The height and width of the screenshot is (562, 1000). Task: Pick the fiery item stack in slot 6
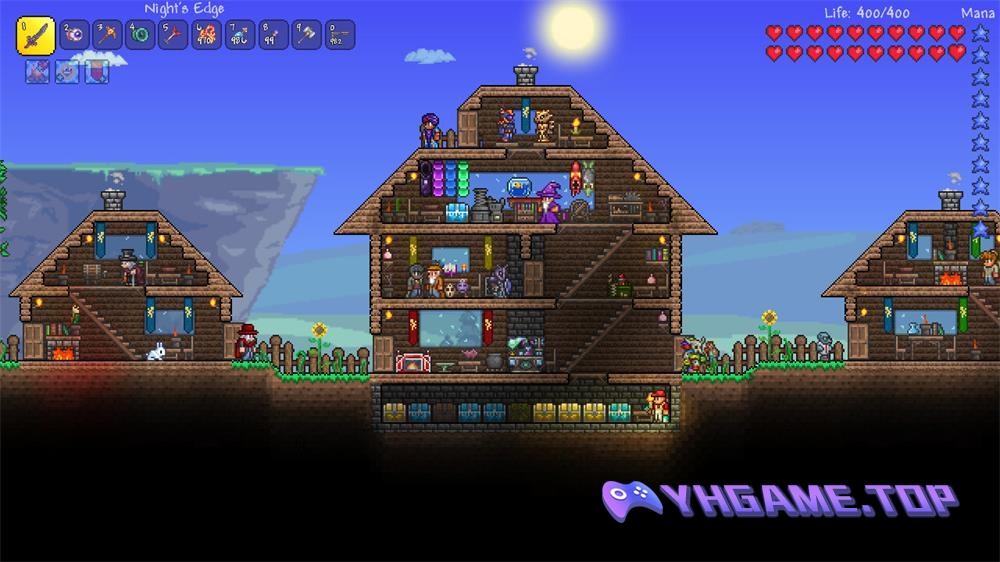coord(207,35)
